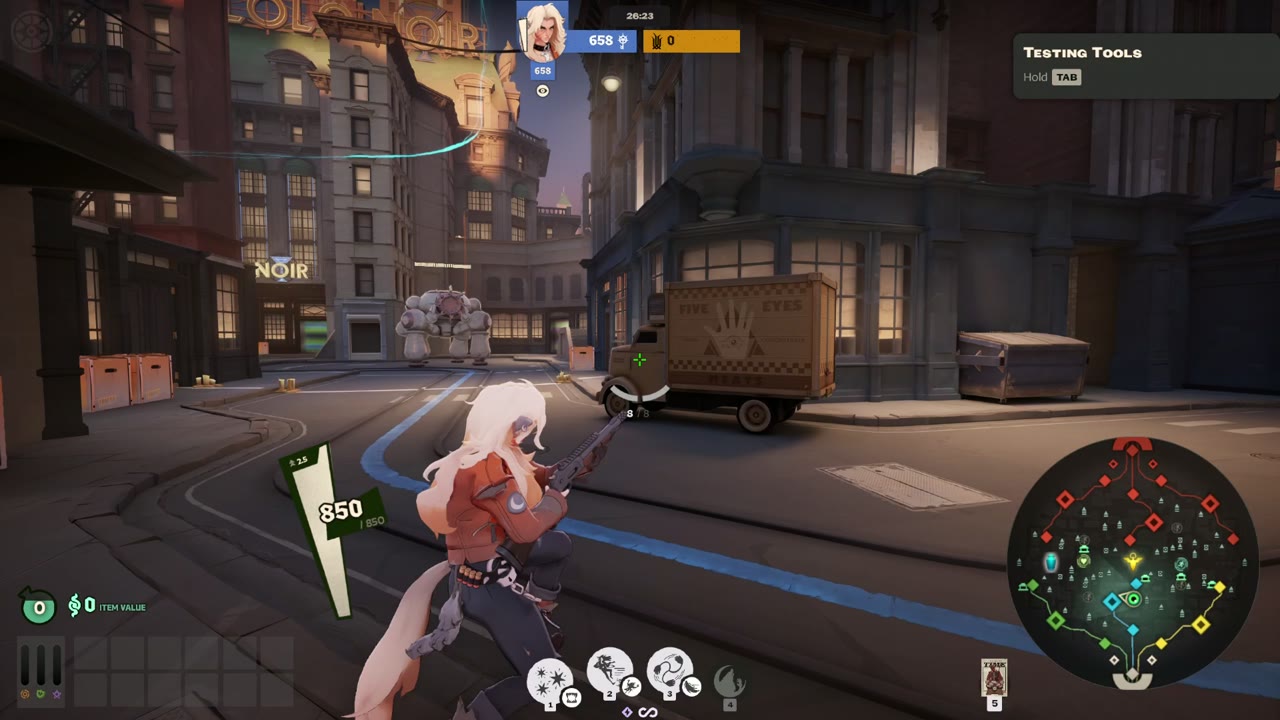1280x720 pixels.
Task: Click the green vitality category icon
Action: coord(40,693)
